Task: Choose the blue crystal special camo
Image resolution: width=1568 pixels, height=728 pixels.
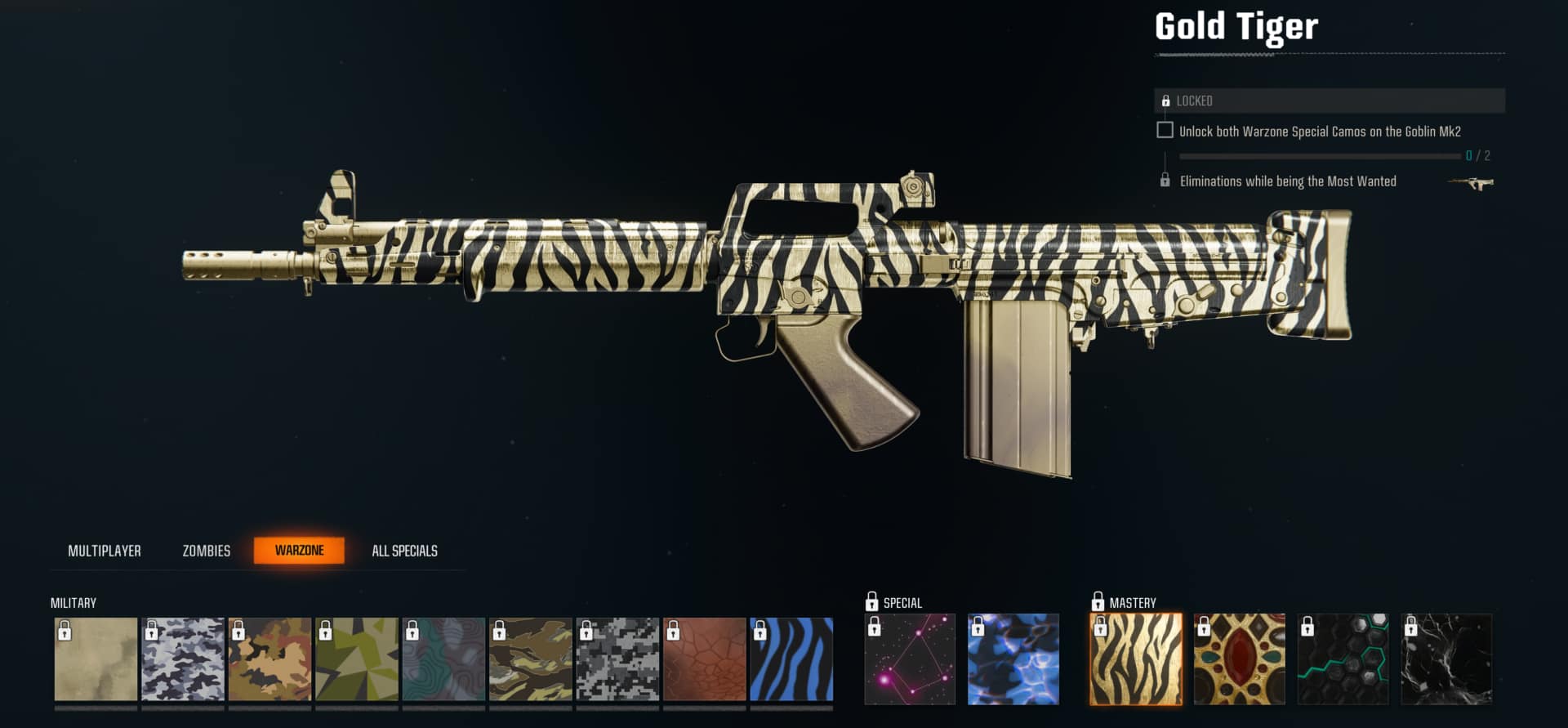Action: click(x=1013, y=659)
